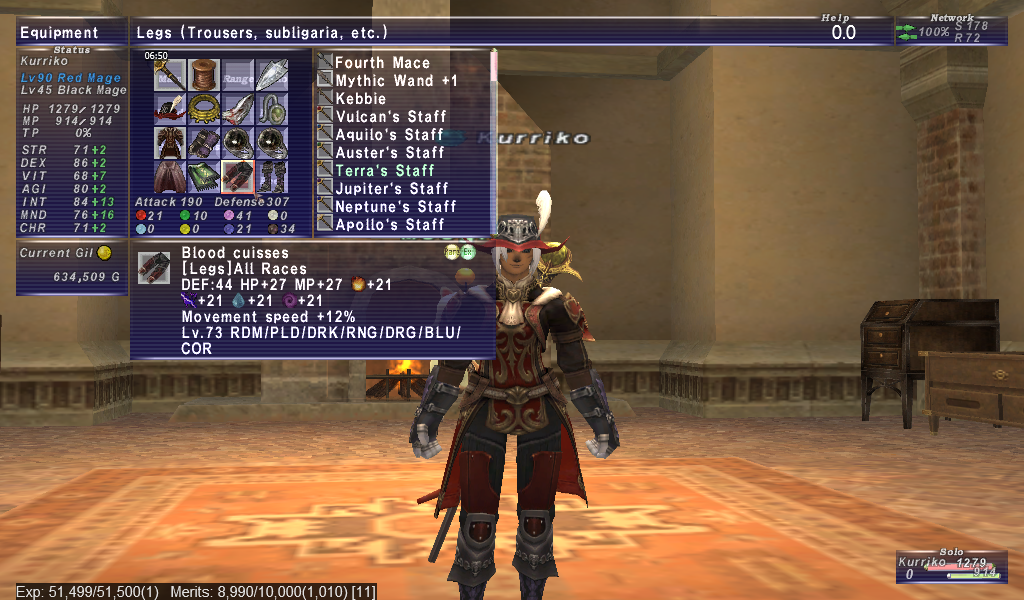Image resolution: width=1024 pixels, height=600 pixels.
Task: Choose Jupiter's Staff from the list
Action: (x=391, y=189)
